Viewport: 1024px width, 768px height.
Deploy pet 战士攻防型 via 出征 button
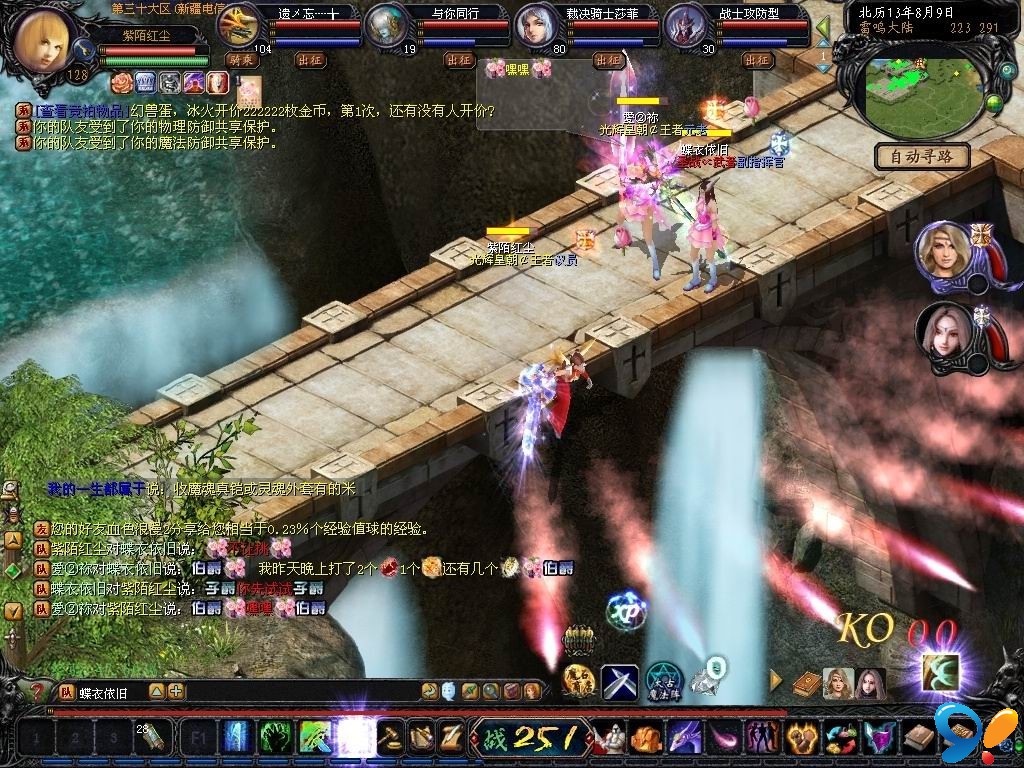tap(757, 60)
